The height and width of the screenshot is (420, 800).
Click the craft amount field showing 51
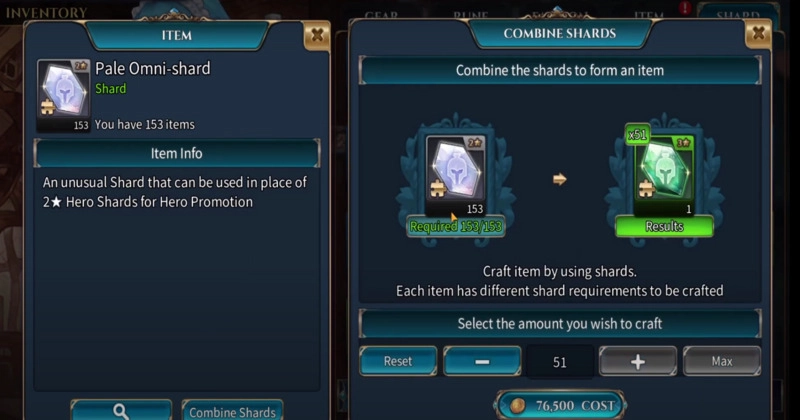click(x=559, y=361)
